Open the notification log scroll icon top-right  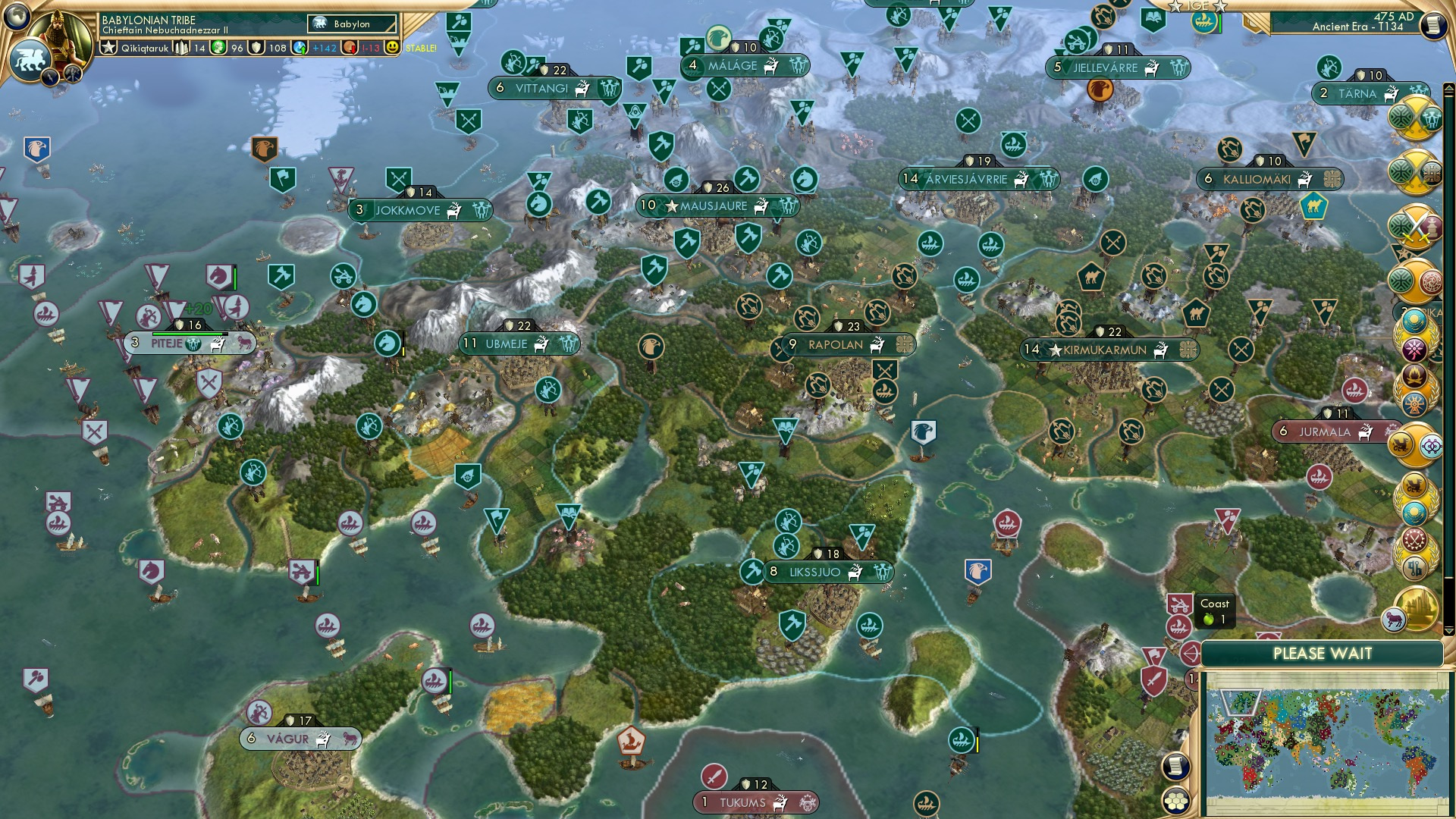[1436, 24]
